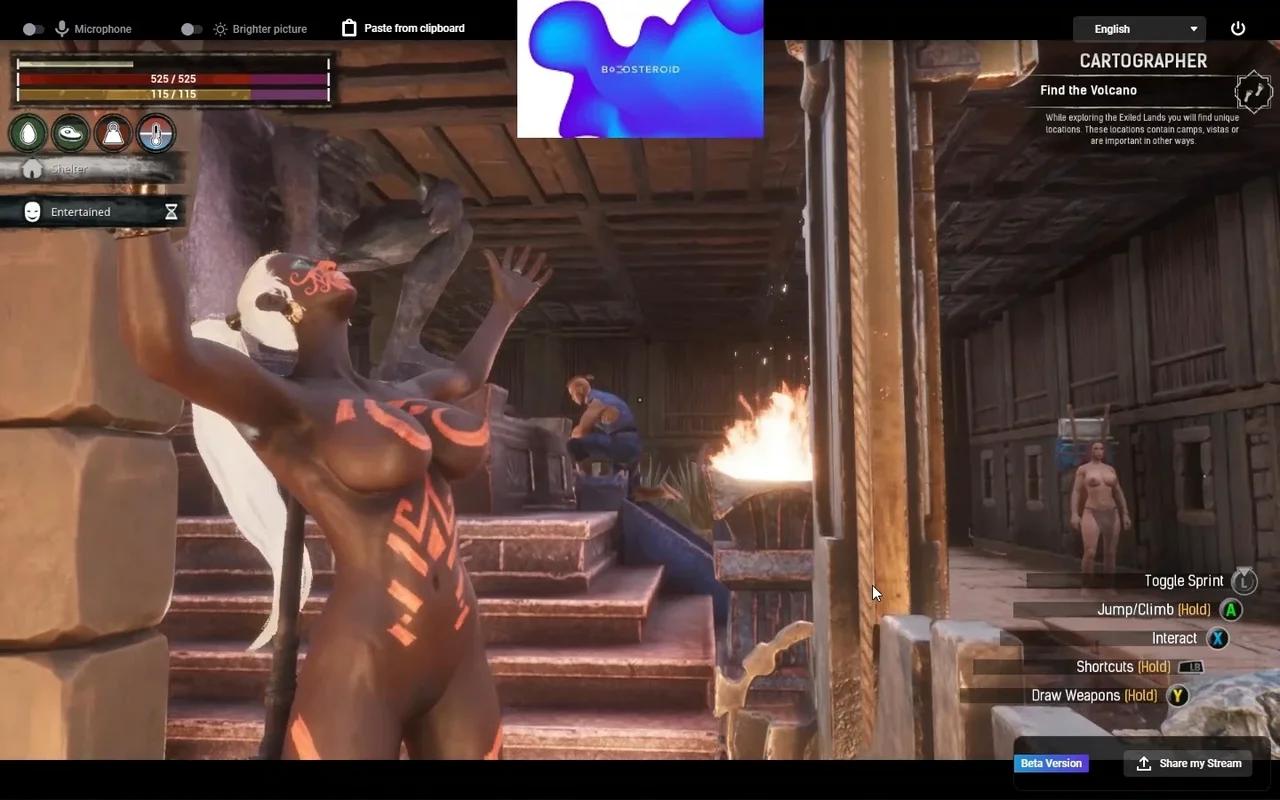1280x800 pixels.
Task: Click the encumbrance weight icon
Action: (x=112, y=133)
